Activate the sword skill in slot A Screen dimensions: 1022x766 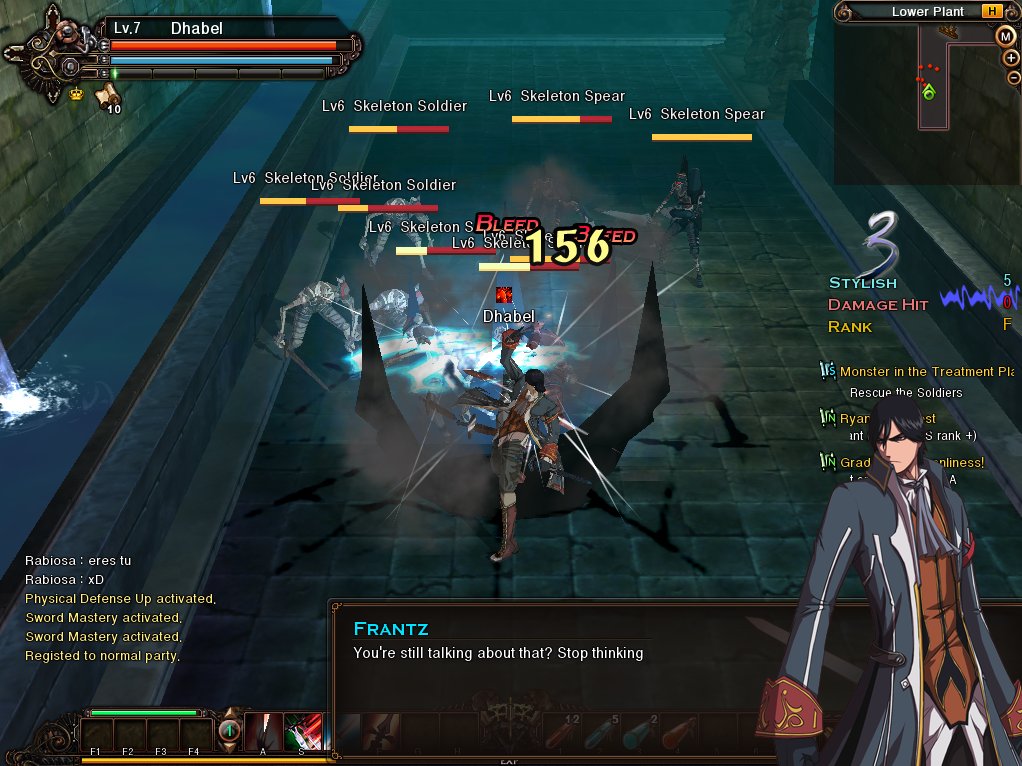261,732
